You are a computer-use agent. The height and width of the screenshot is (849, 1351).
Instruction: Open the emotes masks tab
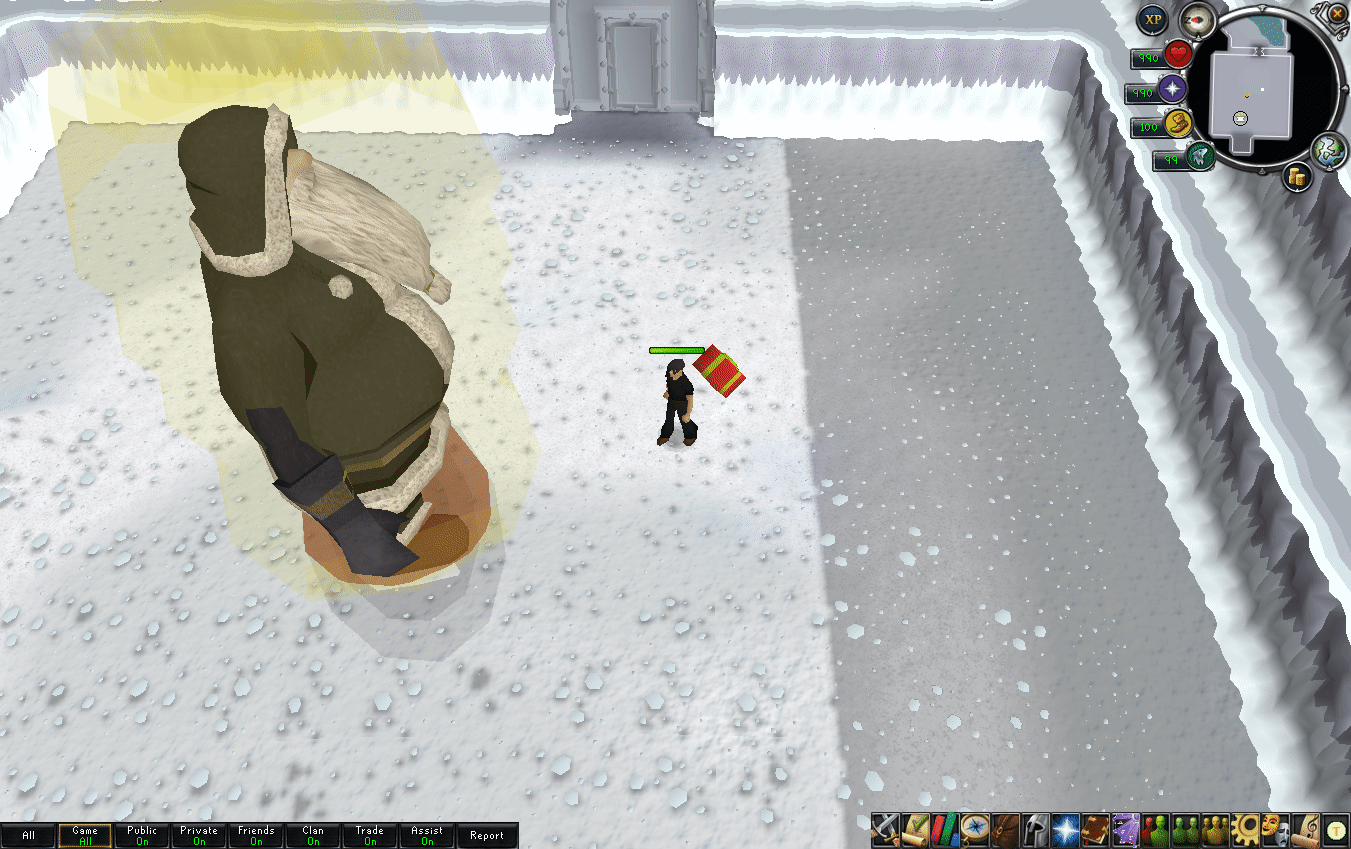[1275, 829]
